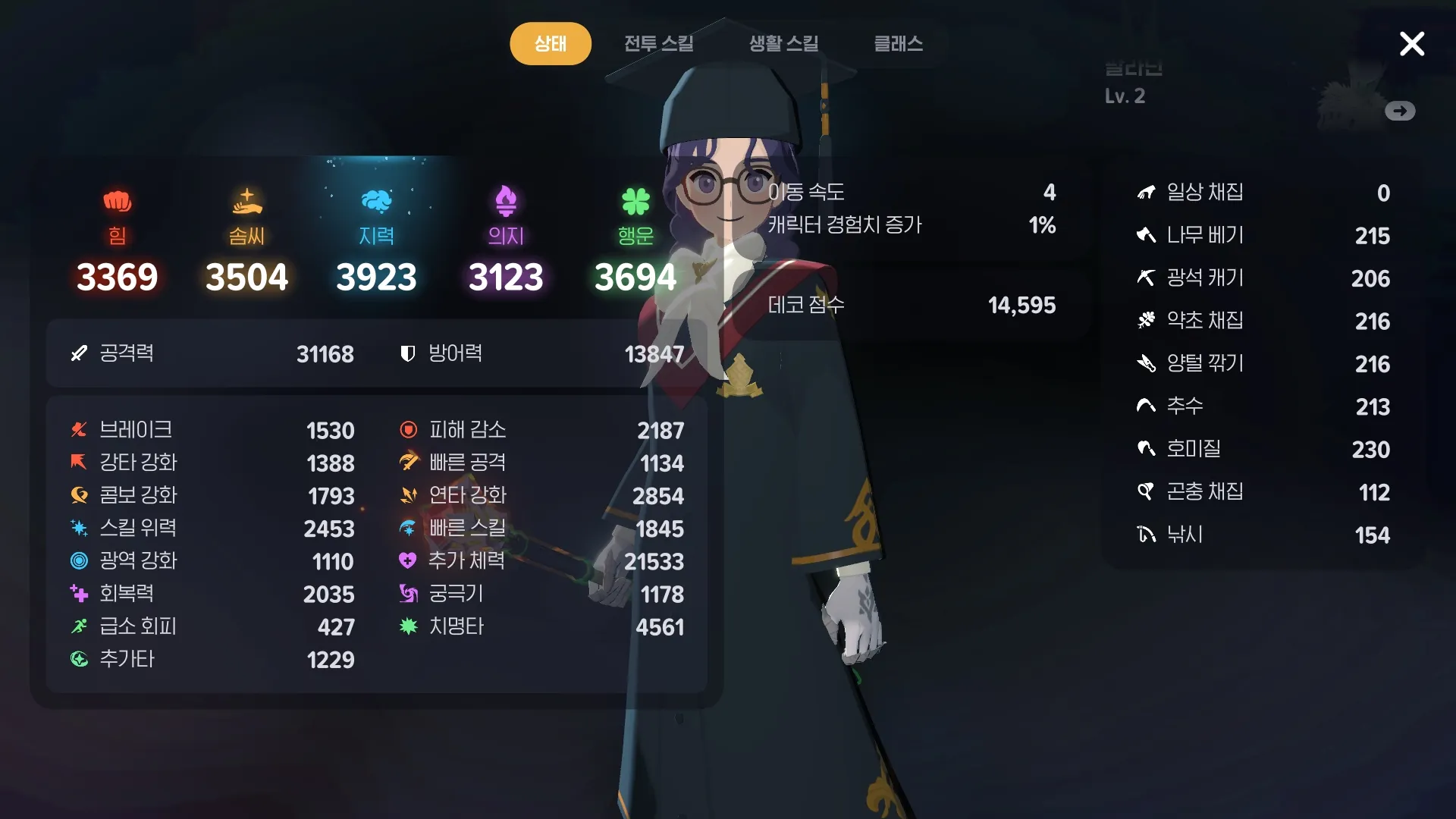Select the 브레이크 stat row

pos(212,430)
